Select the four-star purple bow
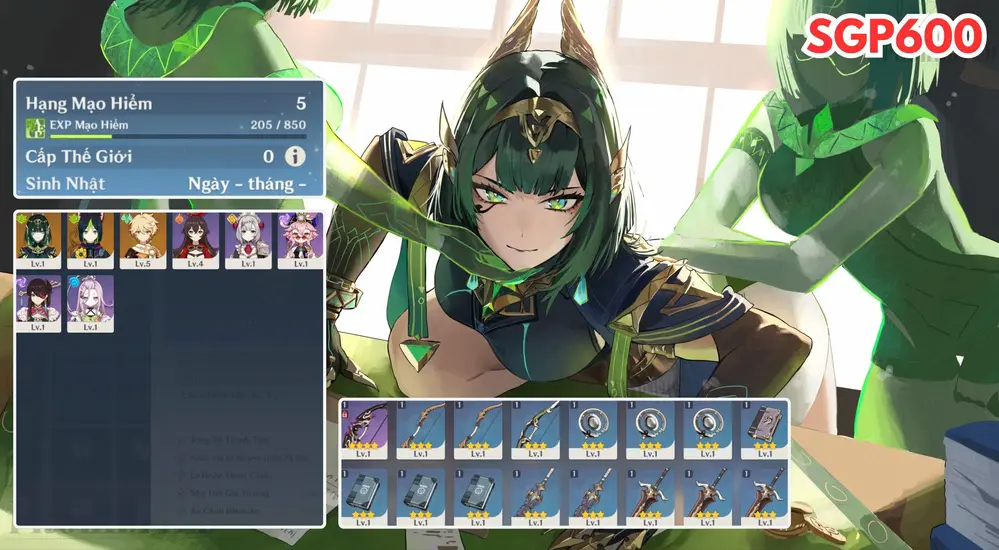Screen dimensions: 999x550 [368, 430]
